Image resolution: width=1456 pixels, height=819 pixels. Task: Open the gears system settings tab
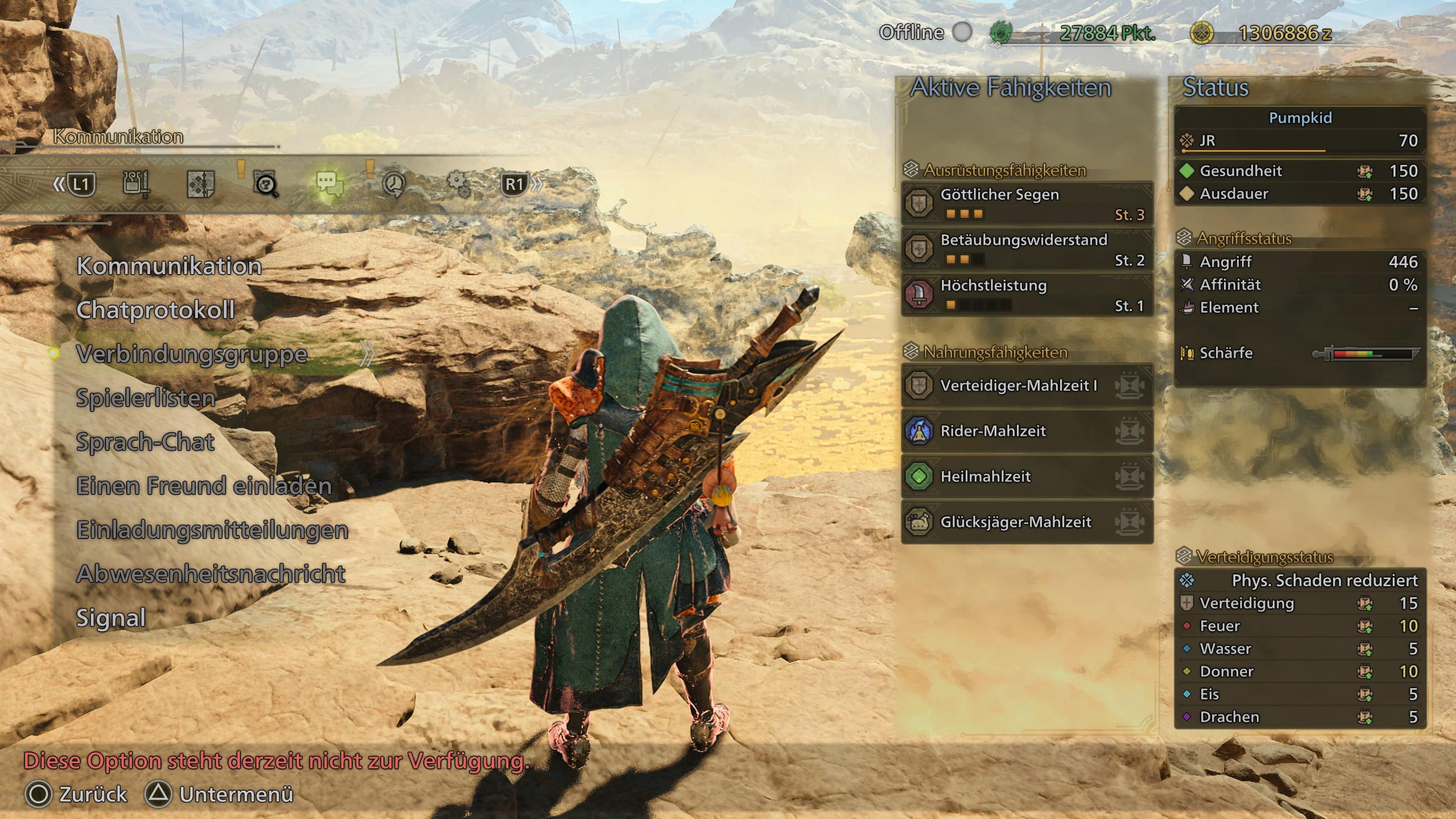click(458, 184)
